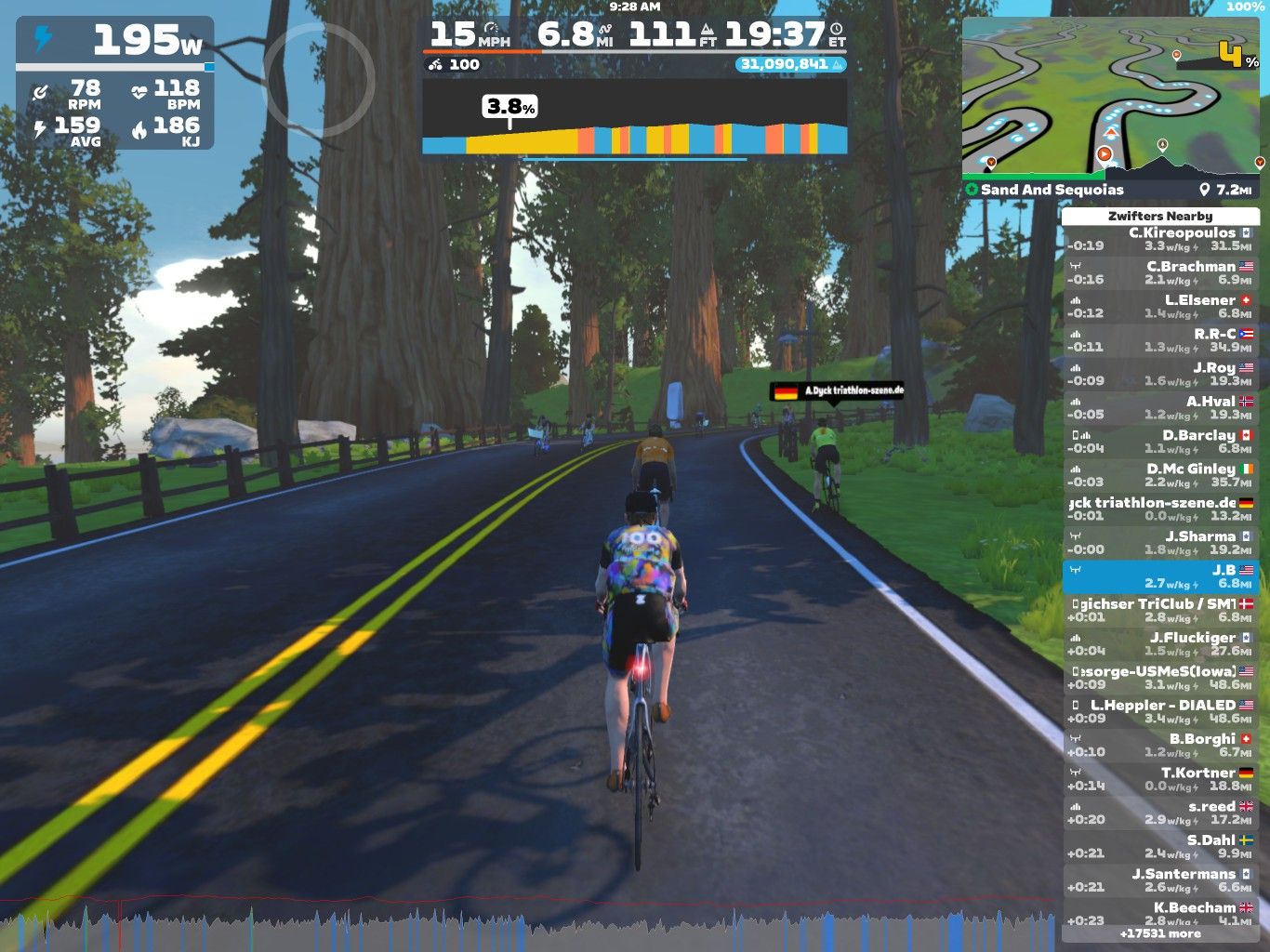Choose rider C.Brachman from the nearby list

tap(1160, 272)
